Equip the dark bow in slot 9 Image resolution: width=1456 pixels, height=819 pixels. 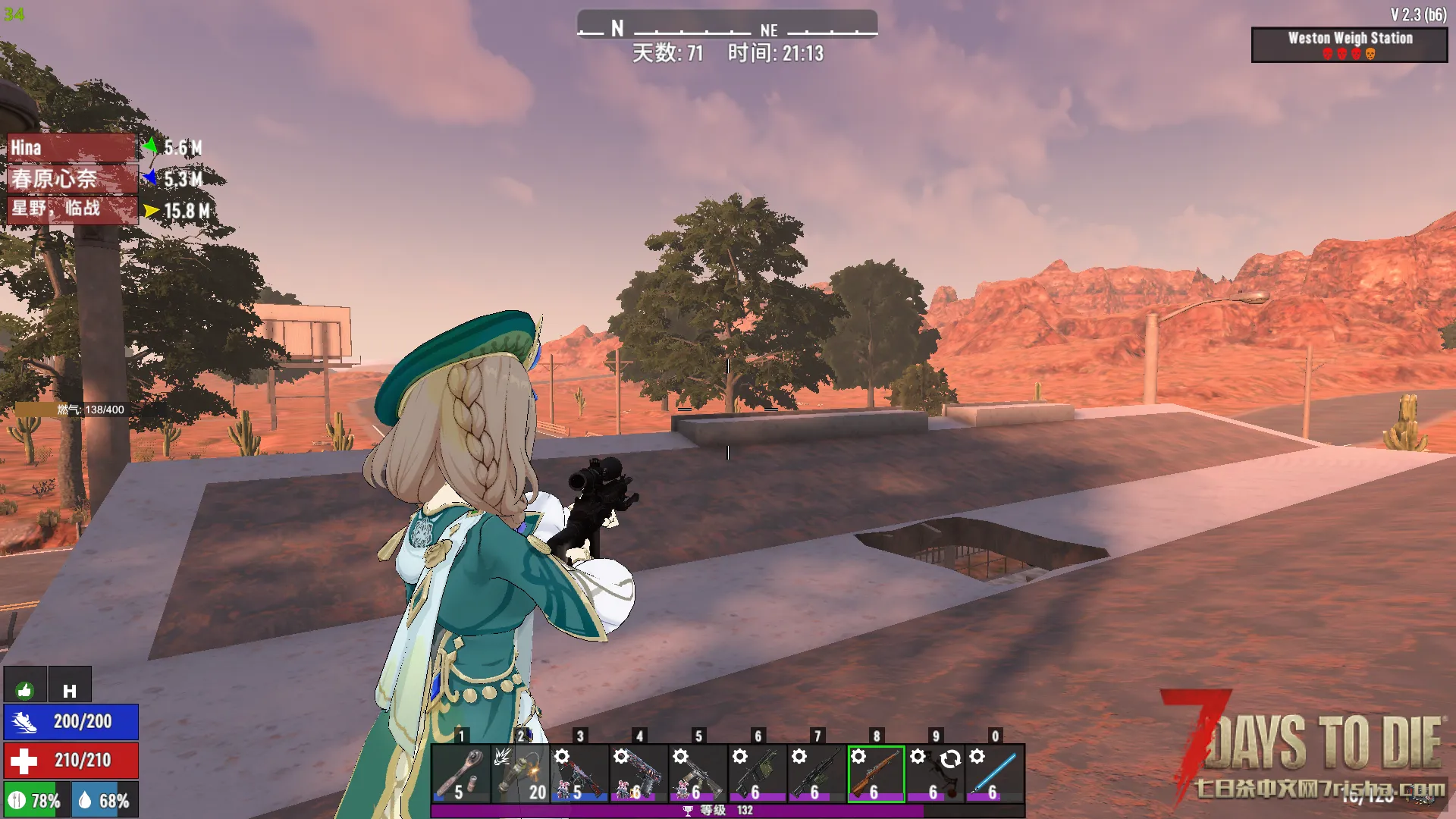click(x=935, y=773)
